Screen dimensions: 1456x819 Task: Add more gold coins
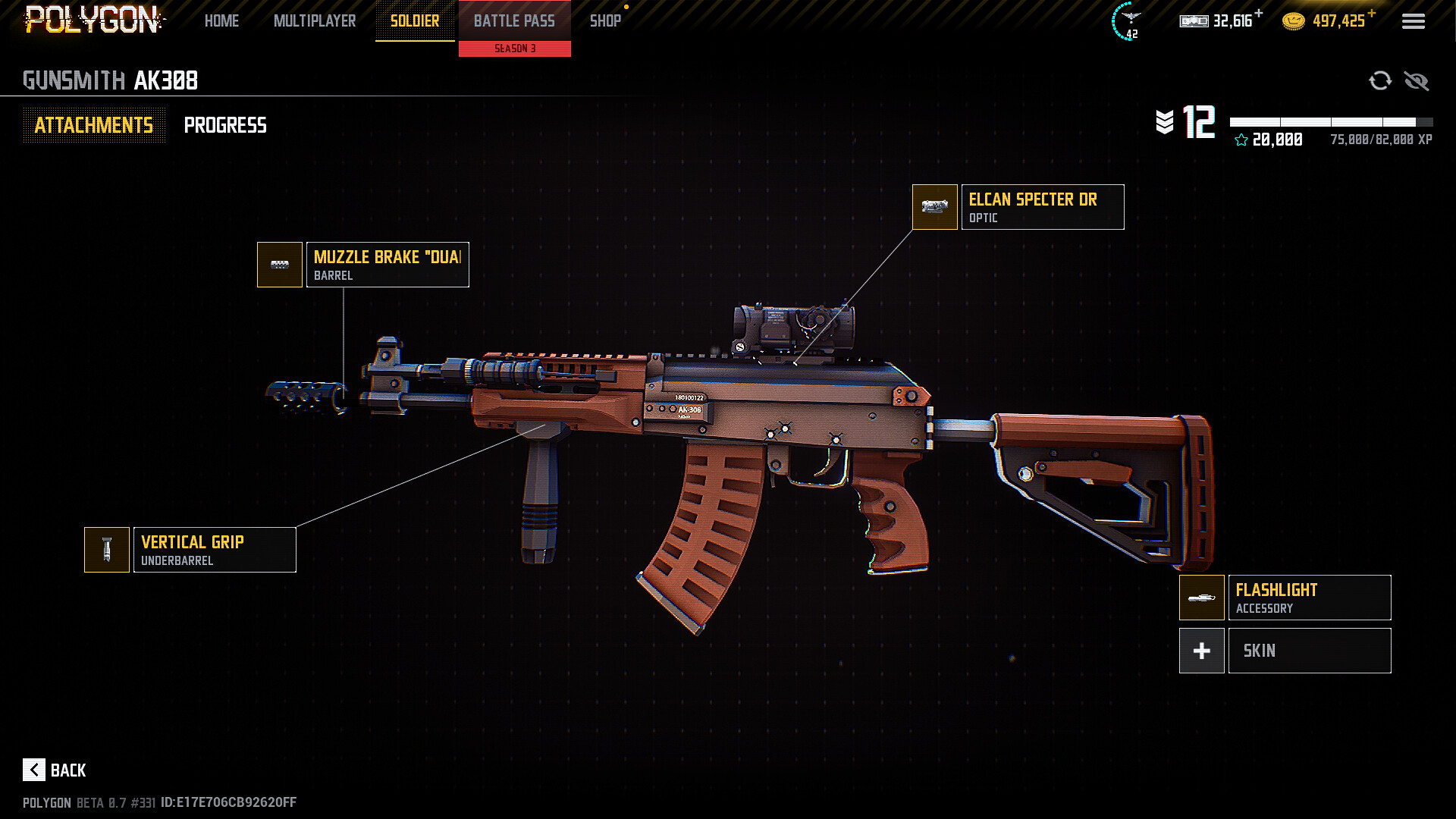click(x=1372, y=13)
